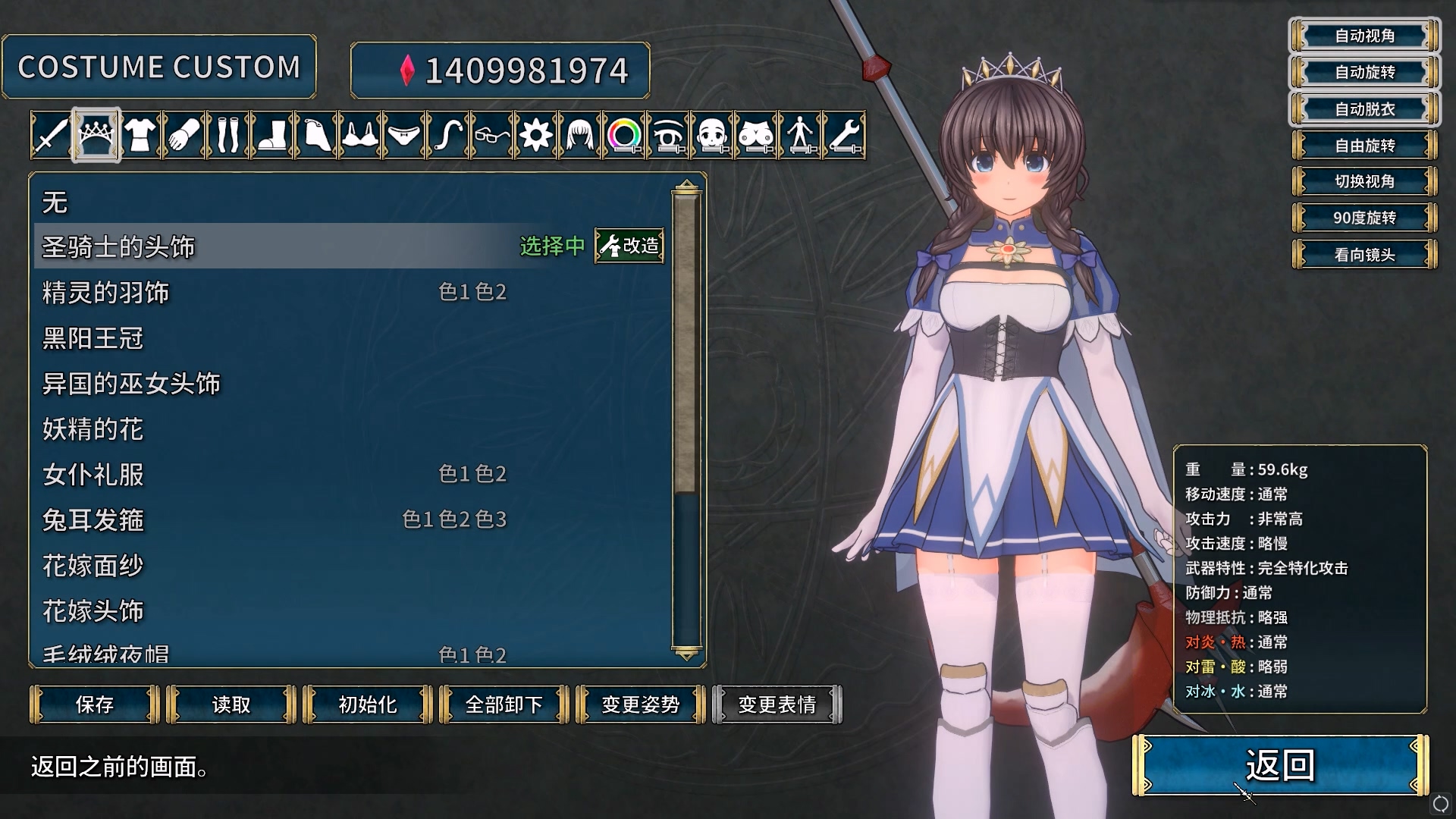Open 改造 modify for 圣骑士的头饰
Viewport: 1456px width, 819px height.
pos(629,246)
